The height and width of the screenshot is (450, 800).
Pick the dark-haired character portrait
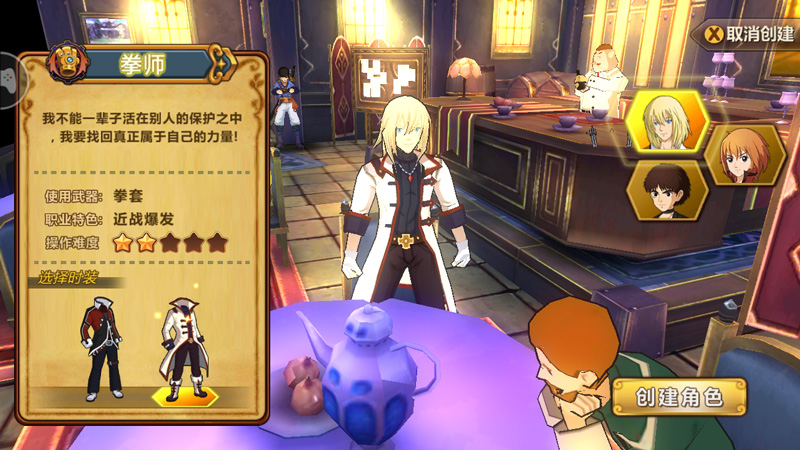(x=667, y=190)
